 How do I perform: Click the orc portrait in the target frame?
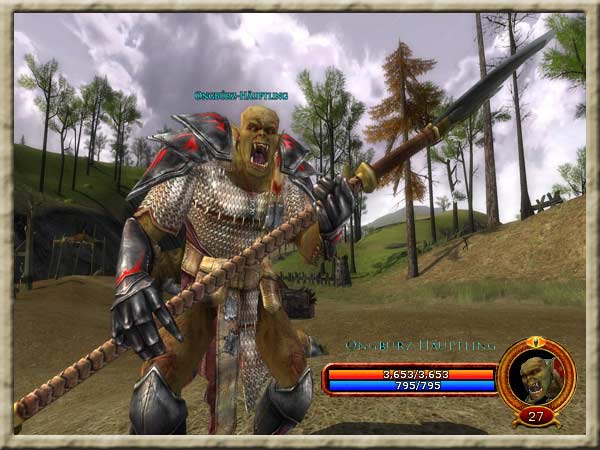tap(535, 377)
